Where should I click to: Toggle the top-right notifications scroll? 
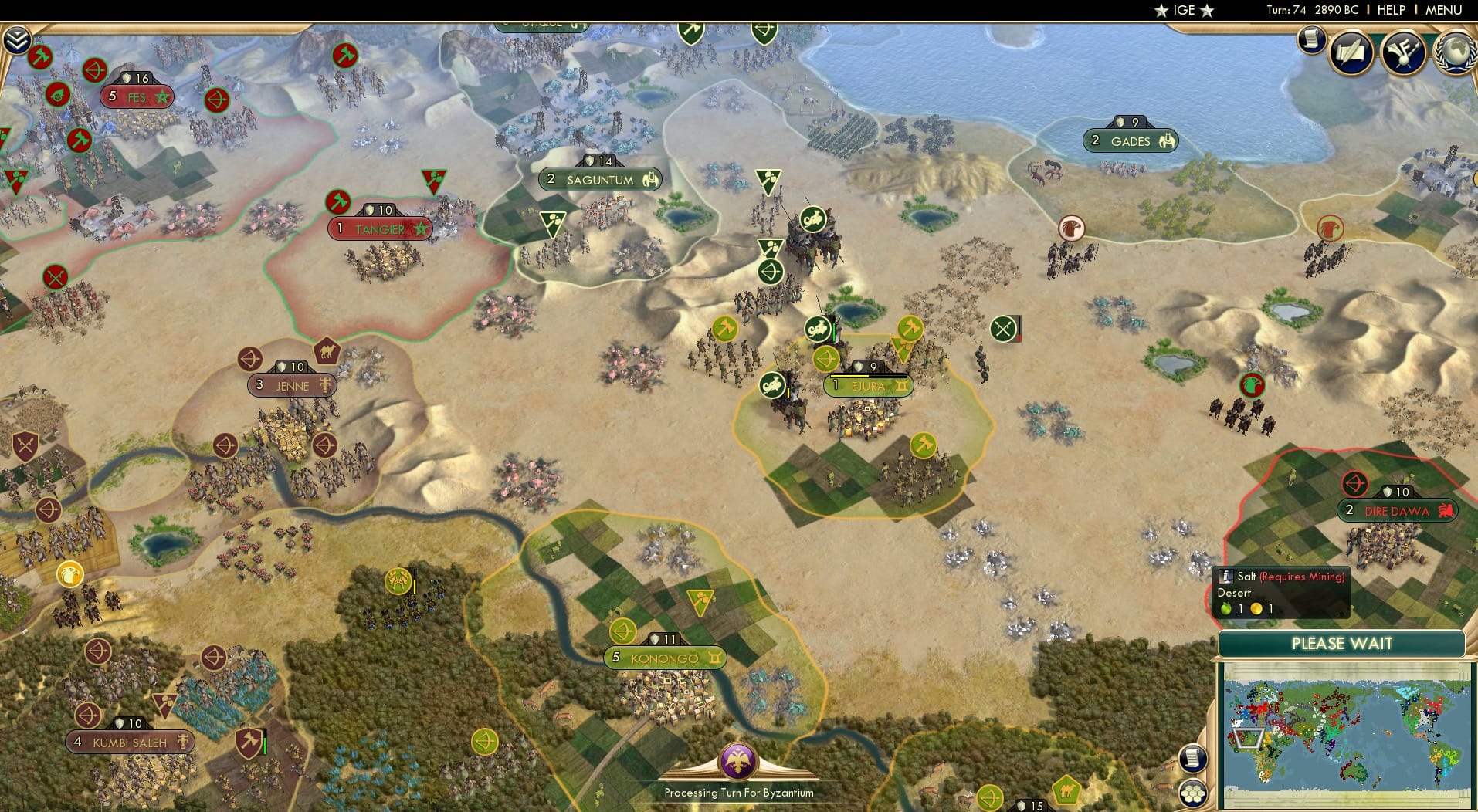coord(1310,40)
